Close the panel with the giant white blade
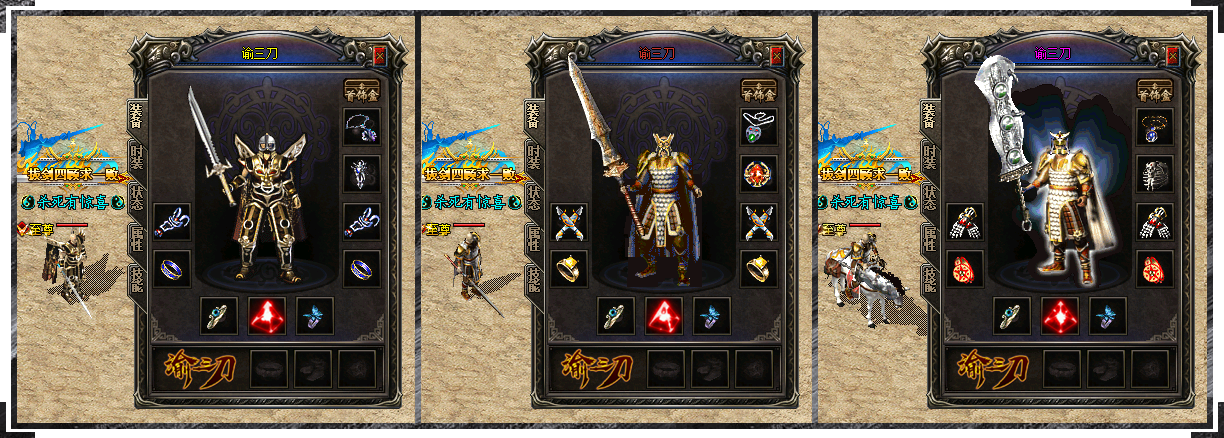Image resolution: width=1224 pixels, height=438 pixels. pos(1172,56)
